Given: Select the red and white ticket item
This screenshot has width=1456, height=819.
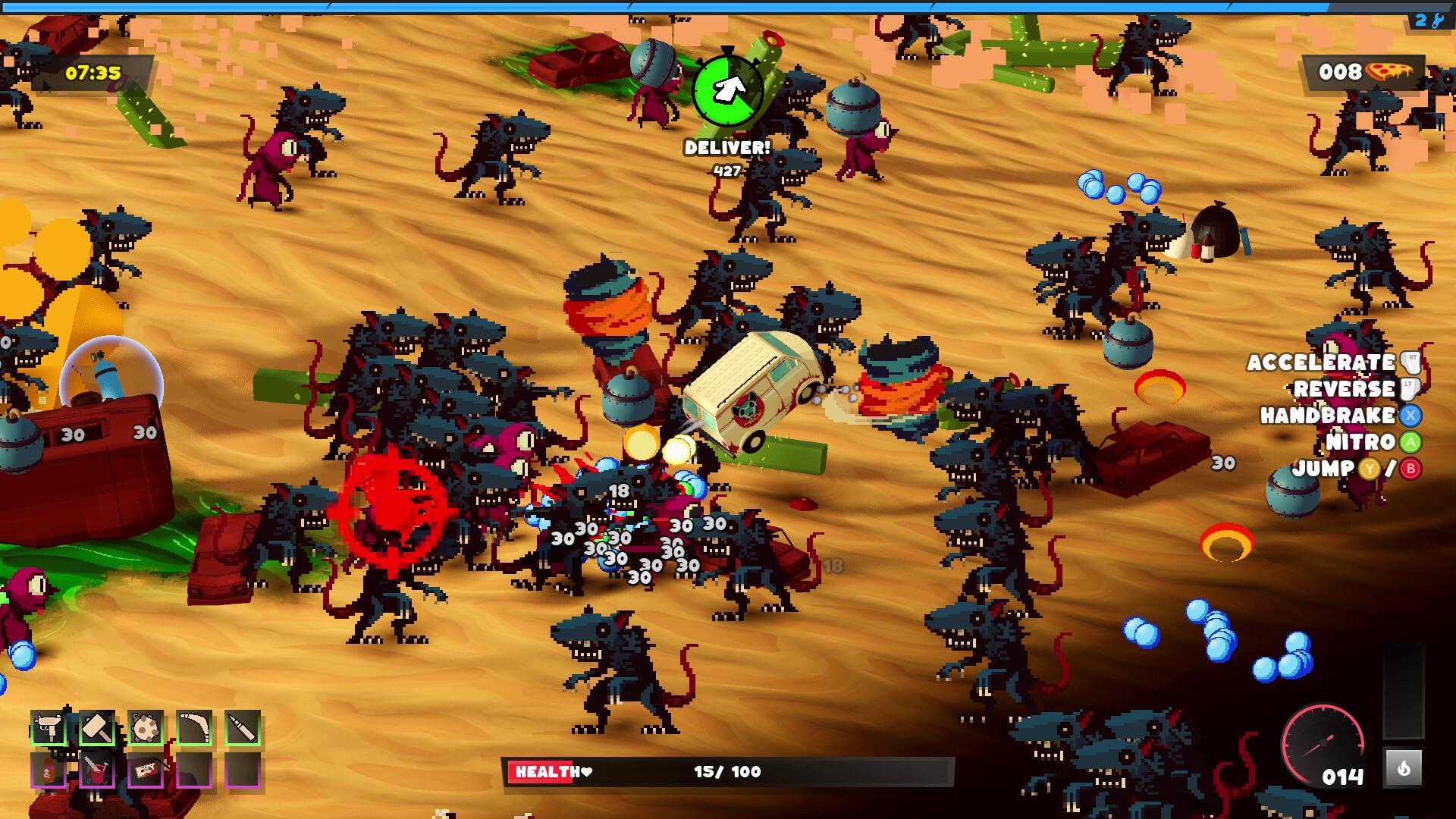Looking at the screenshot, I should (146, 772).
